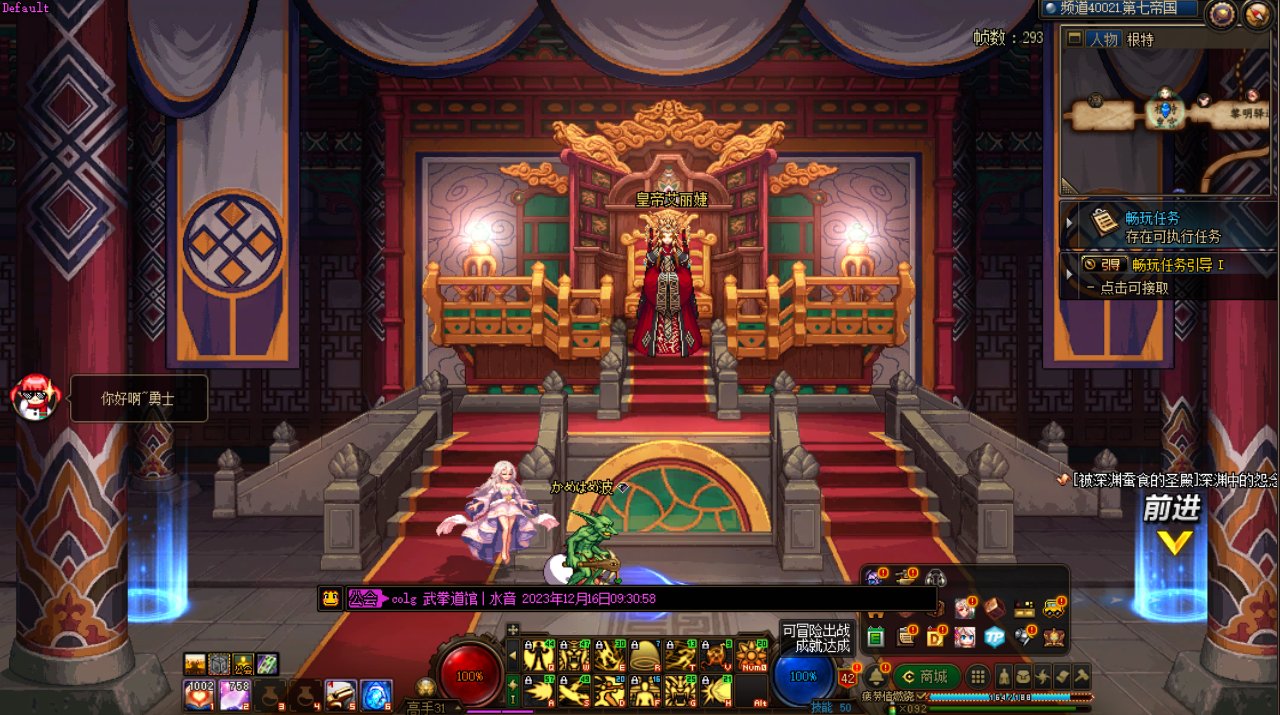
Task: Open the green calendar E icon
Action: tap(876, 637)
